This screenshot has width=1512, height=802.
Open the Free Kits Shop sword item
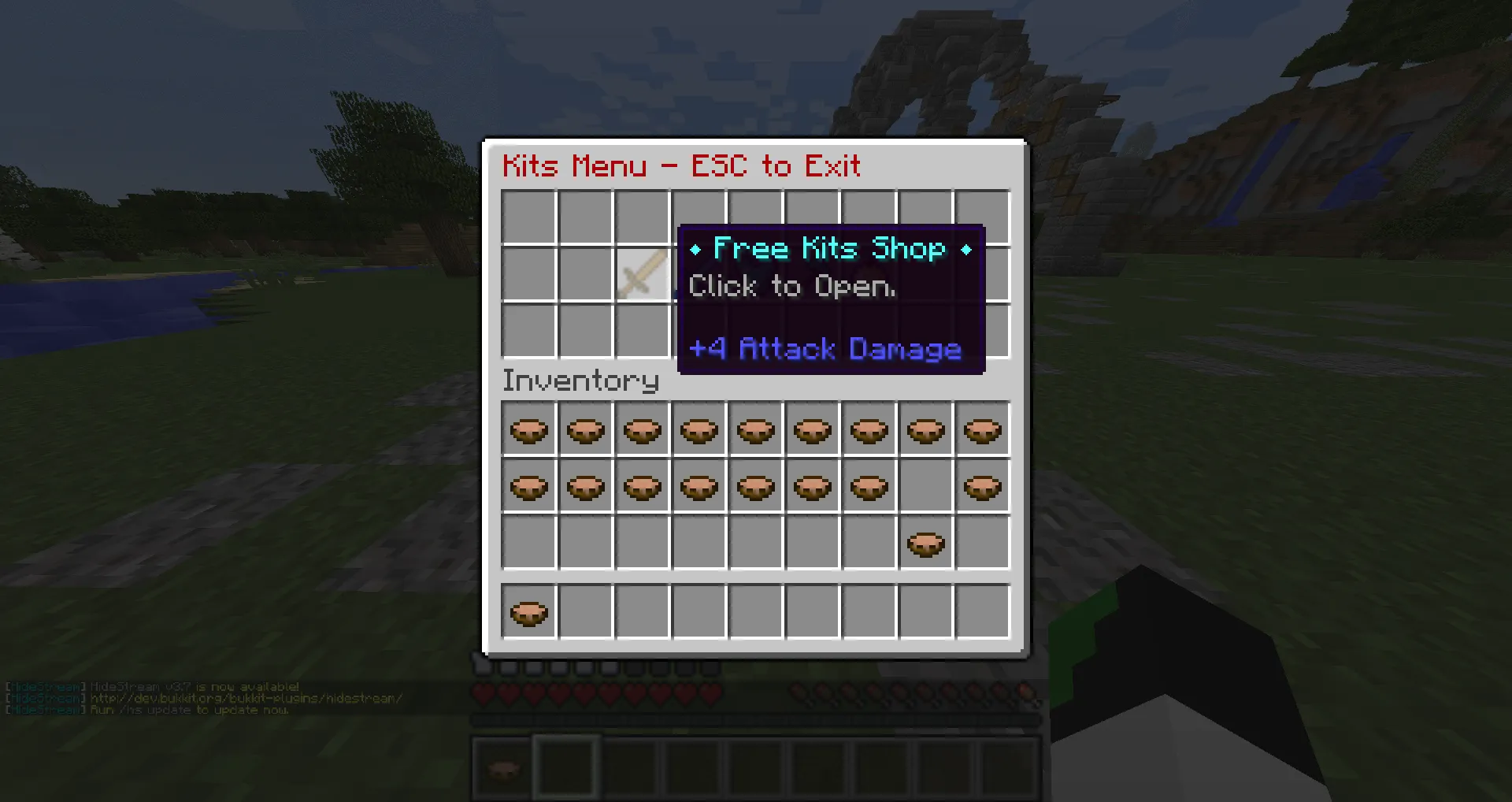[641, 274]
